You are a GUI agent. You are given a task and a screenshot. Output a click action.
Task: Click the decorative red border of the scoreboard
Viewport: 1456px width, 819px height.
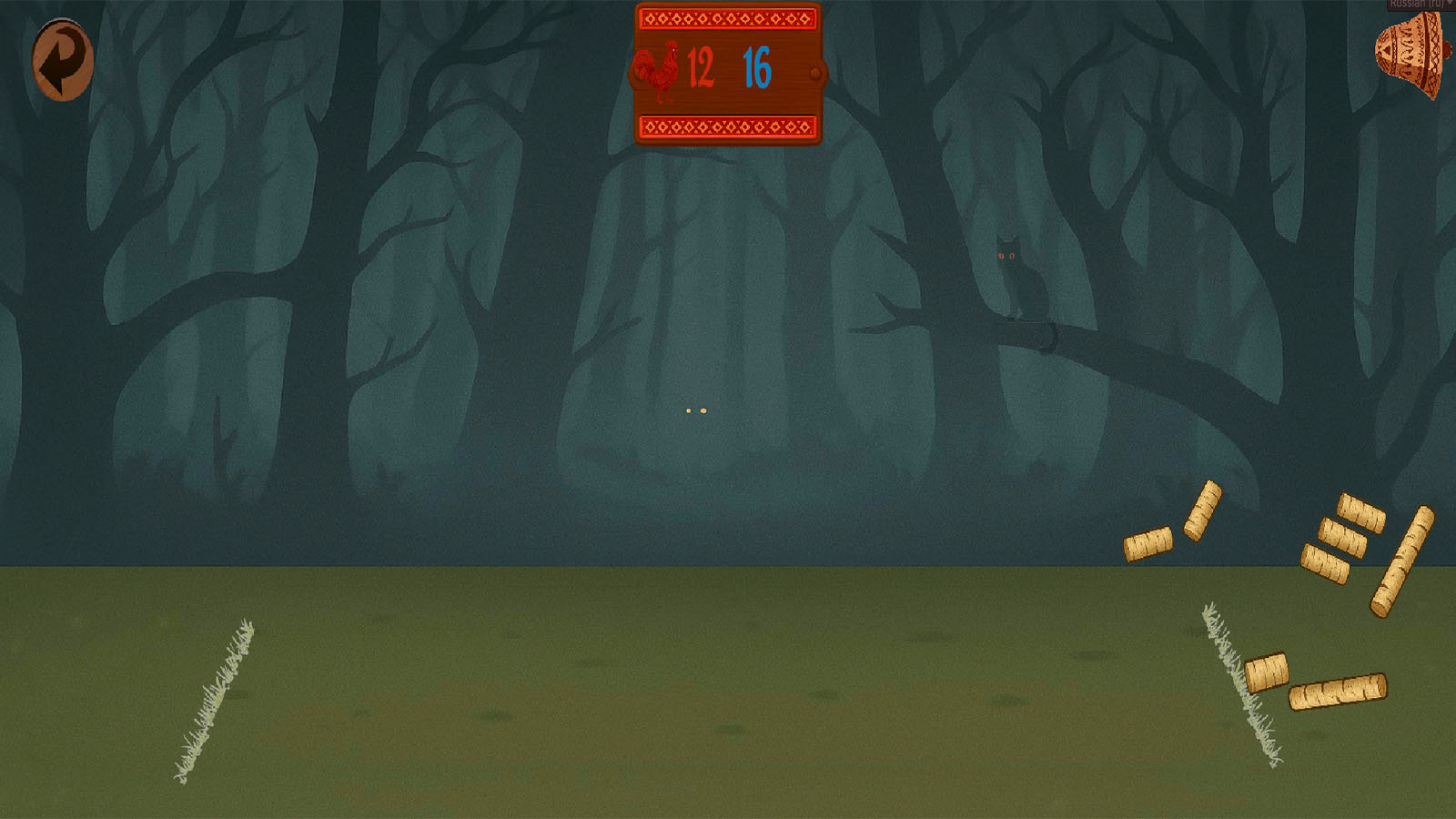point(728,15)
